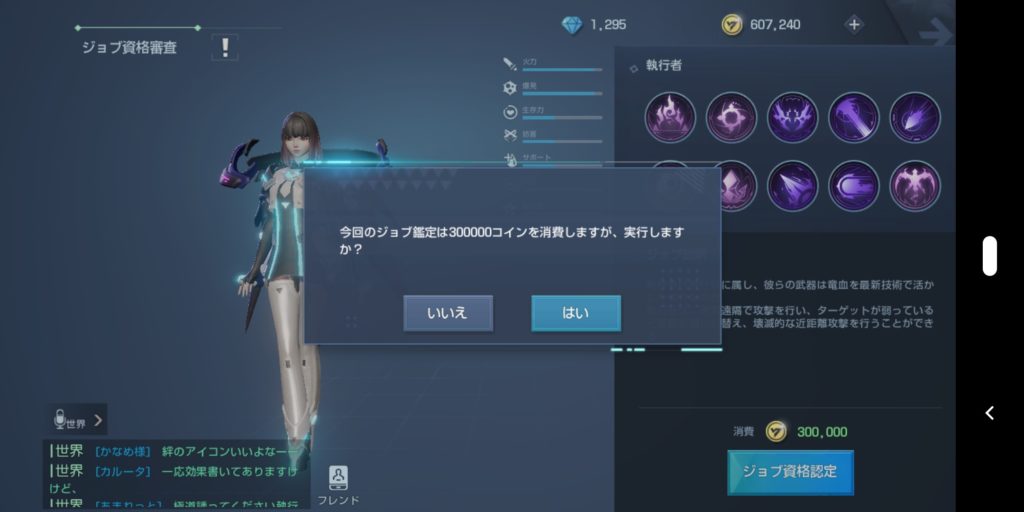Image resolution: width=1024 pixels, height=512 pixels.
Task: Expand the 世界 chat channel selector
Action: [x=79, y=421]
